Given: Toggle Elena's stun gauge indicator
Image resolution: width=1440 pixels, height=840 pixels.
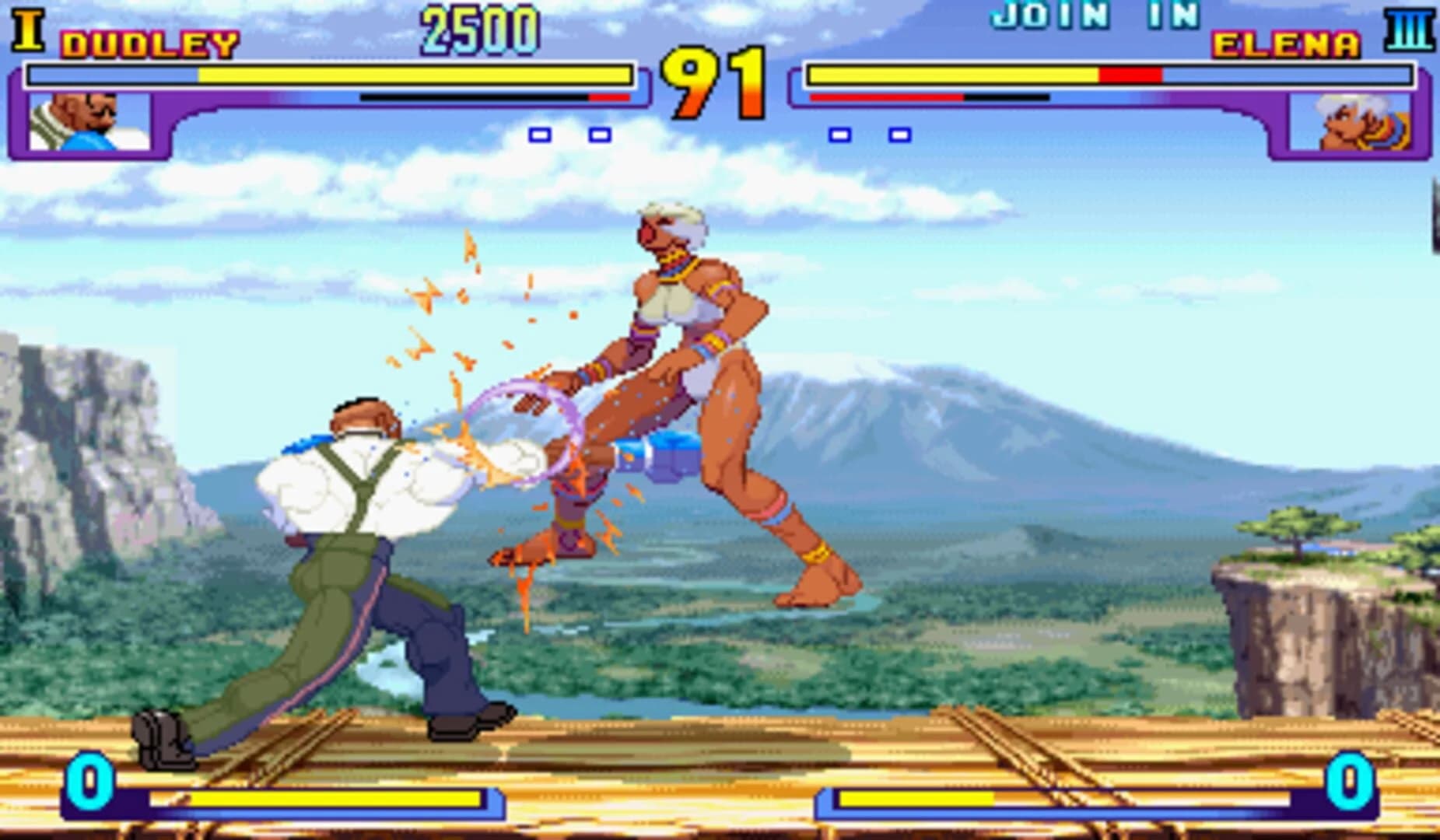Looking at the screenshot, I should pyautogui.click(x=930, y=96).
